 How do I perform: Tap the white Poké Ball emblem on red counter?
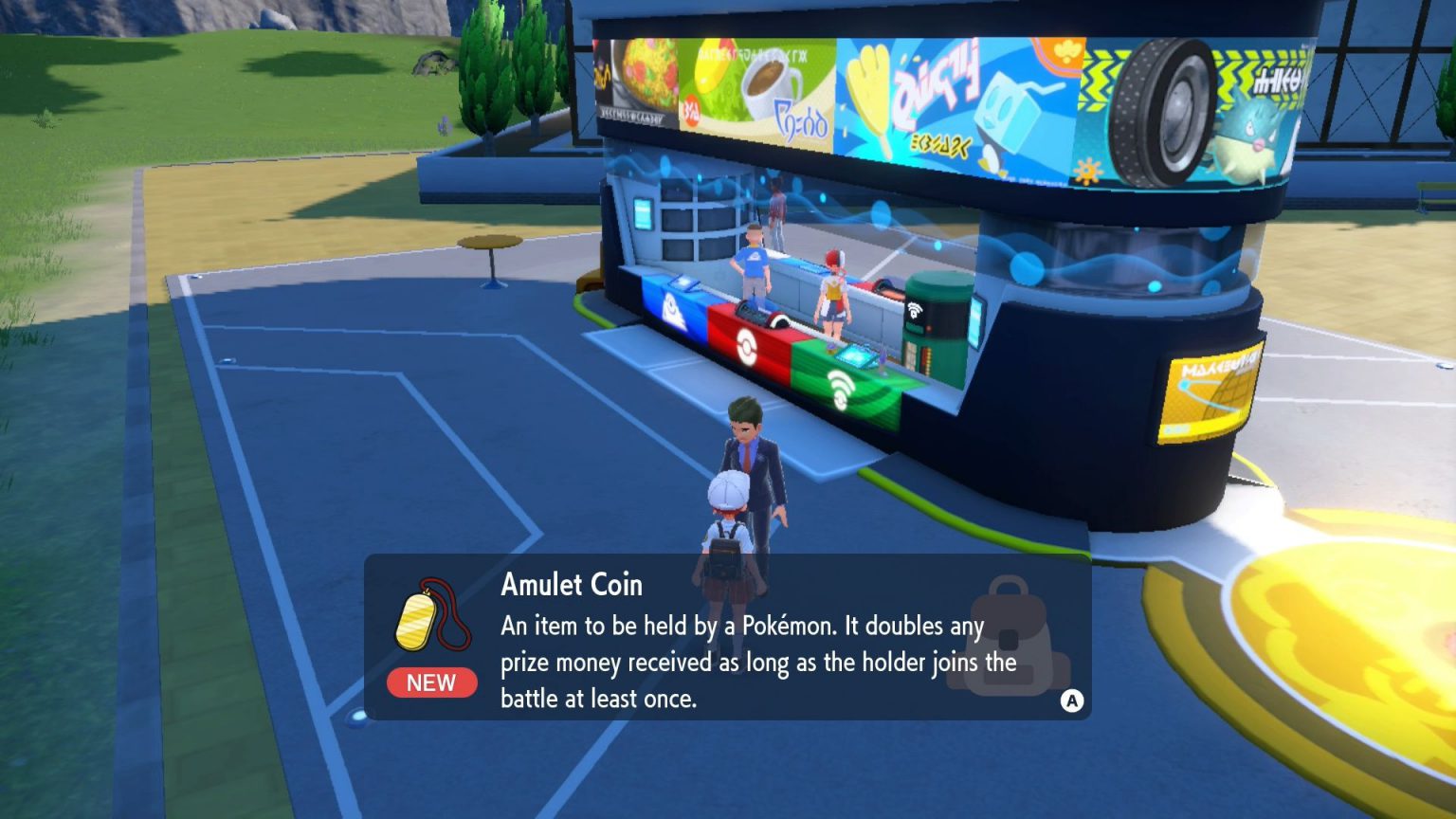click(745, 348)
